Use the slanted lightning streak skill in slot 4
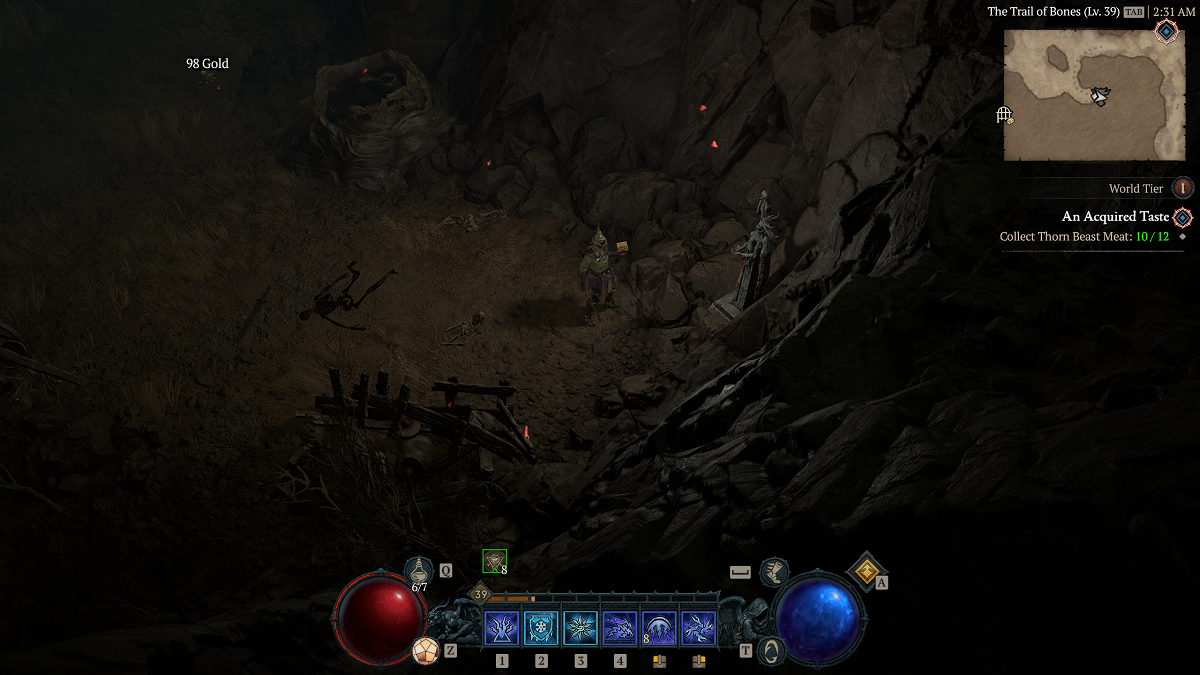Viewport: 1200px width, 675px height. [x=620, y=628]
